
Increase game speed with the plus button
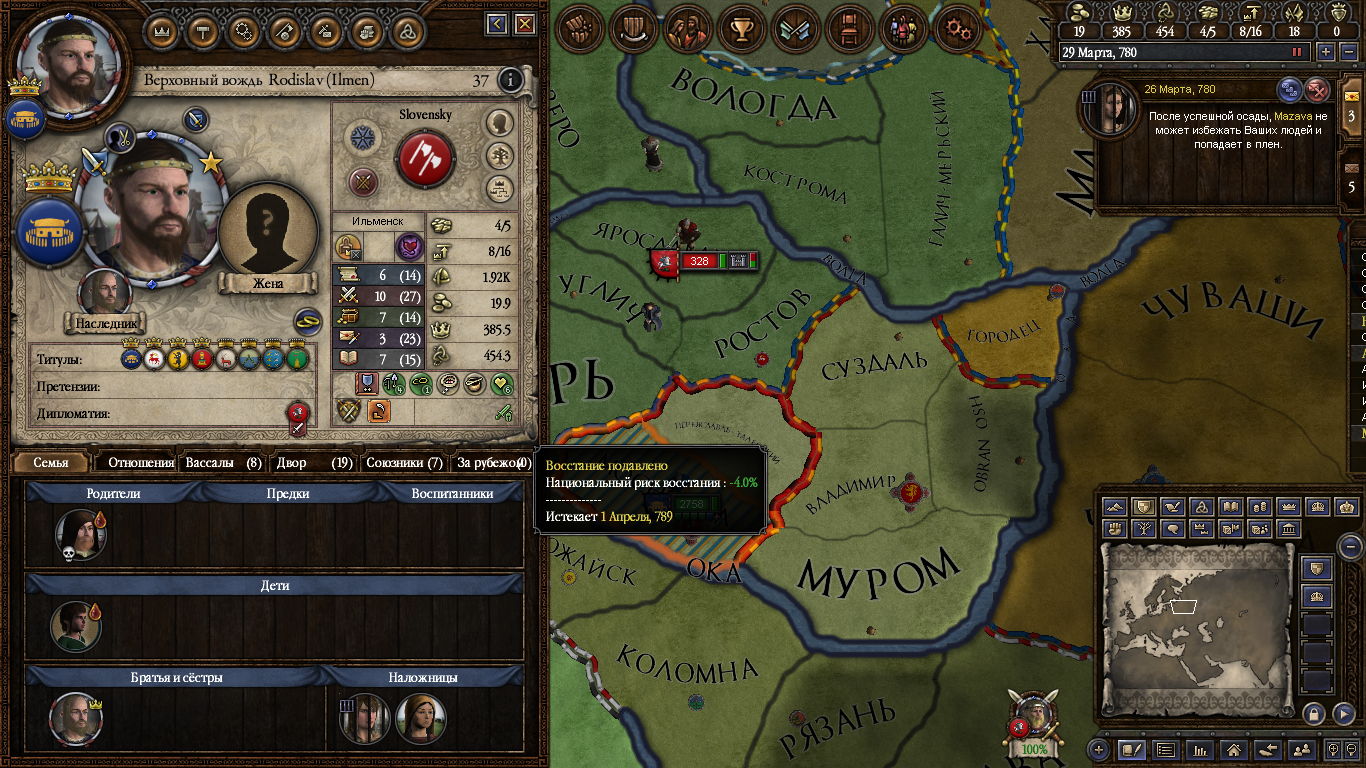coord(1327,52)
